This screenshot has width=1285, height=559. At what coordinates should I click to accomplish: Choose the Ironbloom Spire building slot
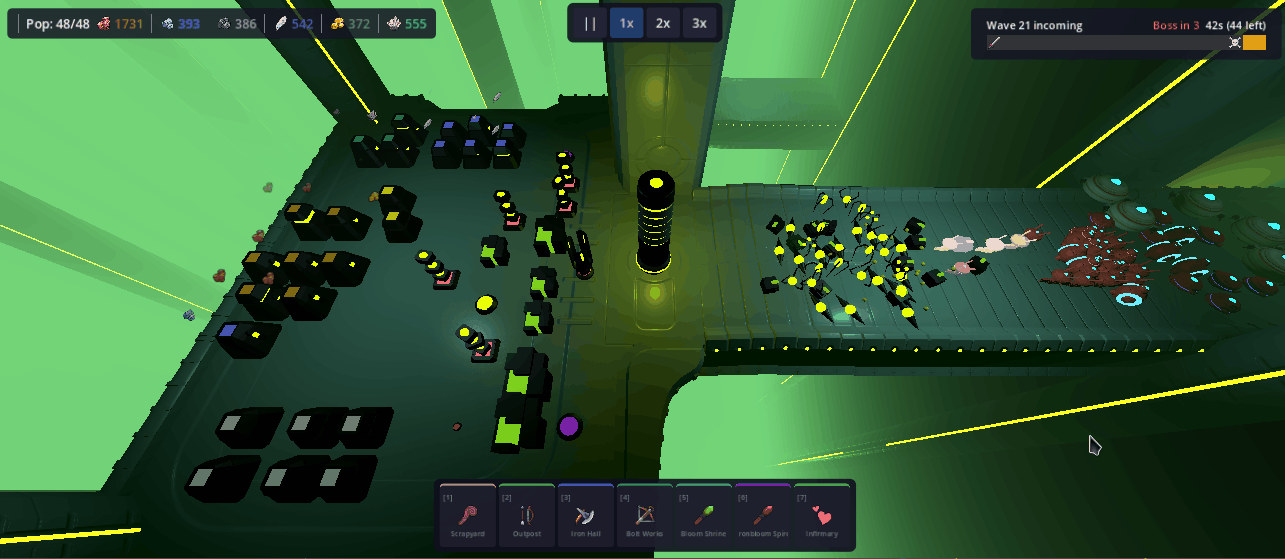pos(762,515)
